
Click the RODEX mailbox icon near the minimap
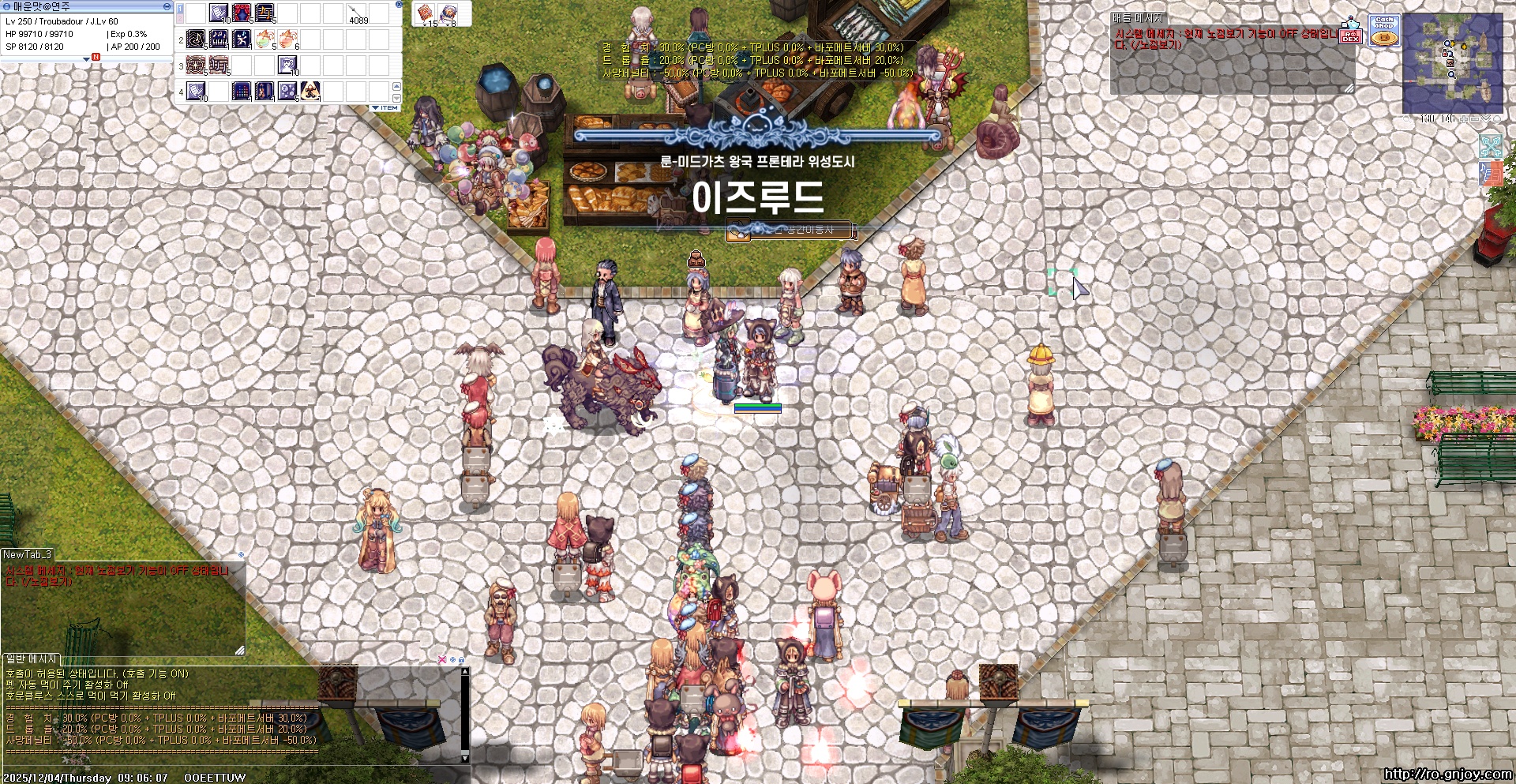click(x=1352, y=37)
